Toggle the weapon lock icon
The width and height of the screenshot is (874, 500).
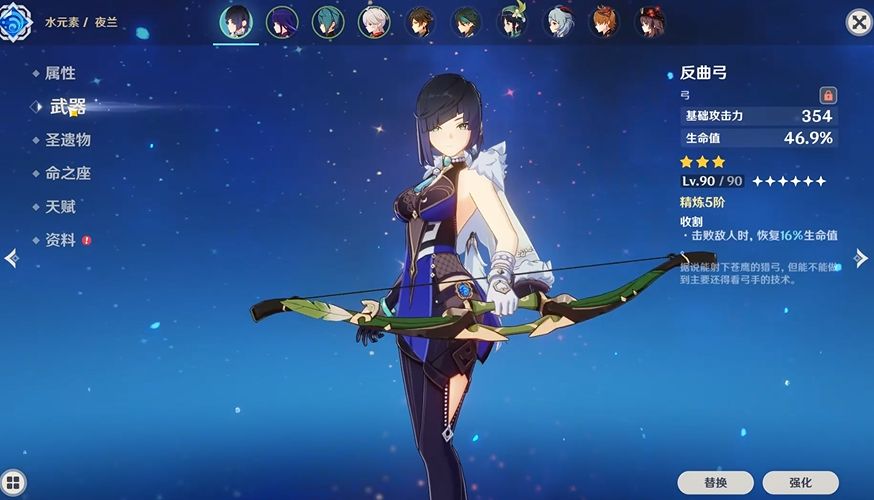coord(828,95)
